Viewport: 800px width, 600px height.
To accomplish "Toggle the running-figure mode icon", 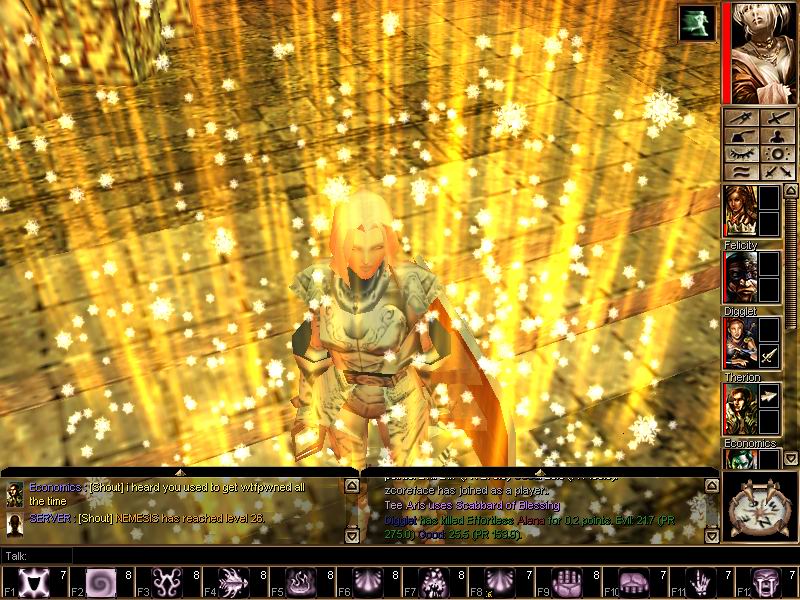I will click(697, 23).
